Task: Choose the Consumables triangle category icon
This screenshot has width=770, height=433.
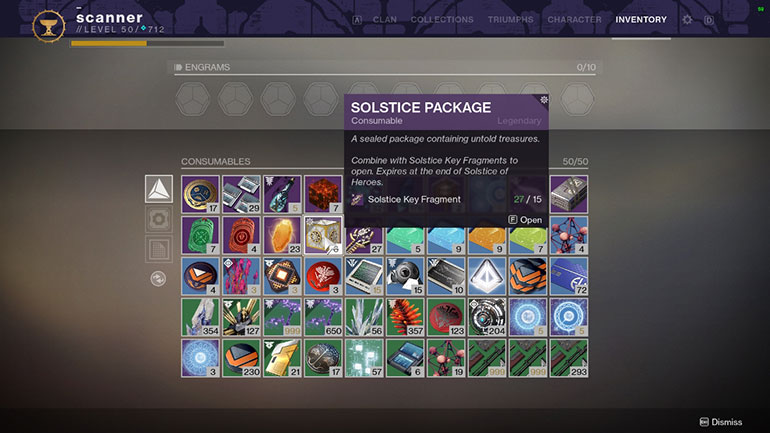Action: click(159, 189)
